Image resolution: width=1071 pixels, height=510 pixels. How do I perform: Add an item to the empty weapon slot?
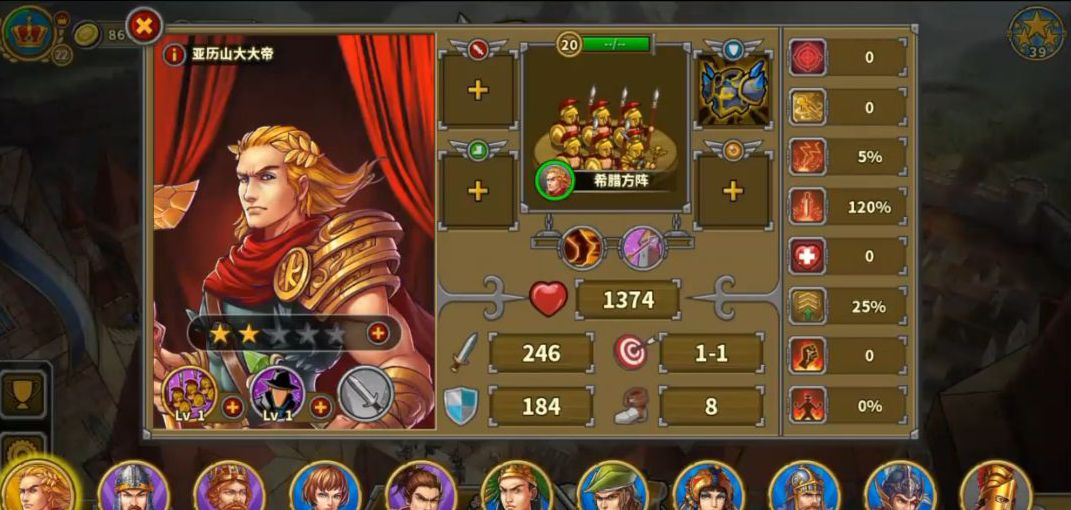click(478, 90)
